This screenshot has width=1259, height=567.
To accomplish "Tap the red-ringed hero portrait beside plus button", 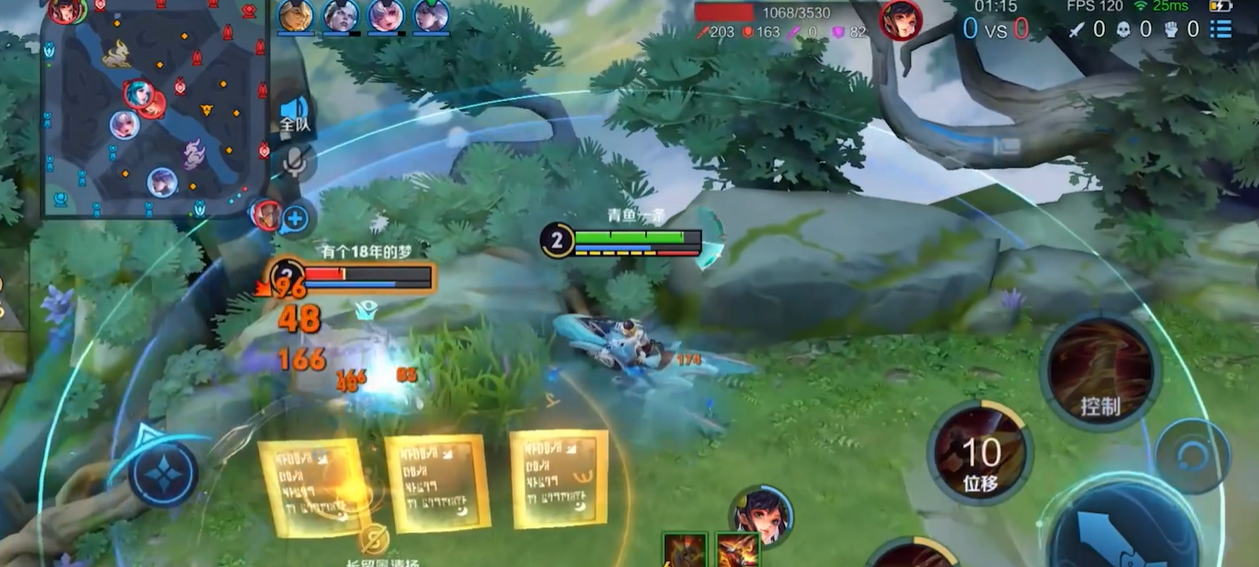I will tap(266, 214).
